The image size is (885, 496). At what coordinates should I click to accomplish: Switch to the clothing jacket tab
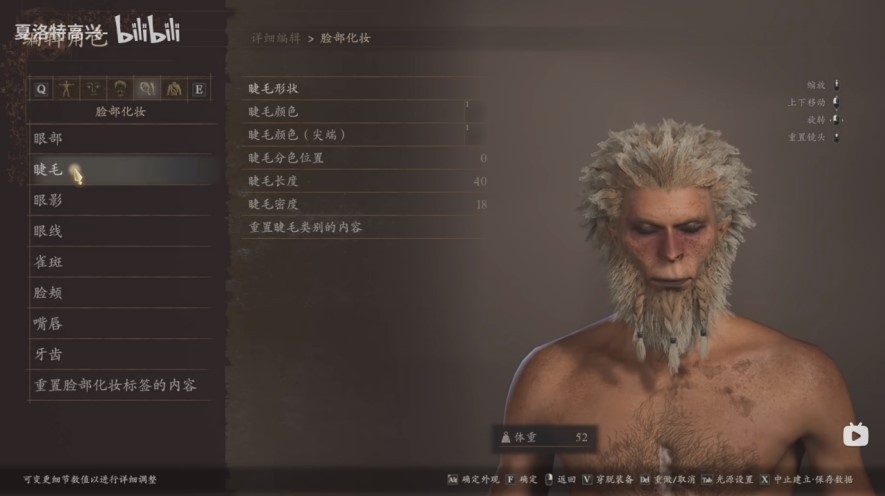click(x=173, y=88)
